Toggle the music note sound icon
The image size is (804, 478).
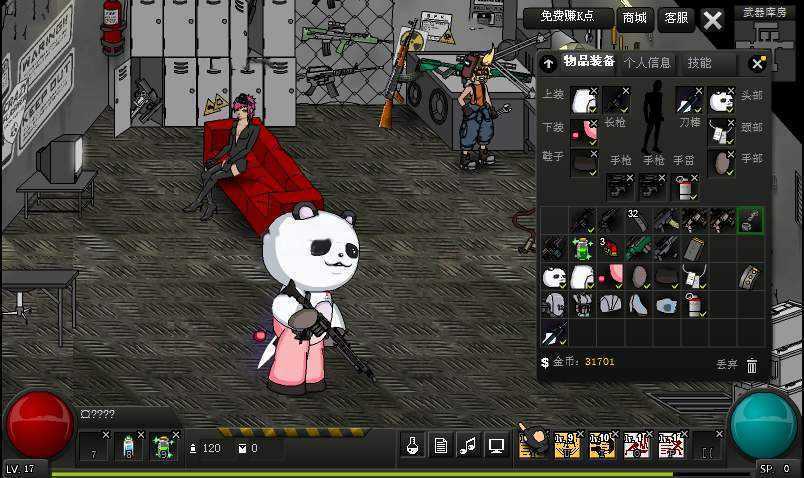pyautogui.click(x=468, y=445)
